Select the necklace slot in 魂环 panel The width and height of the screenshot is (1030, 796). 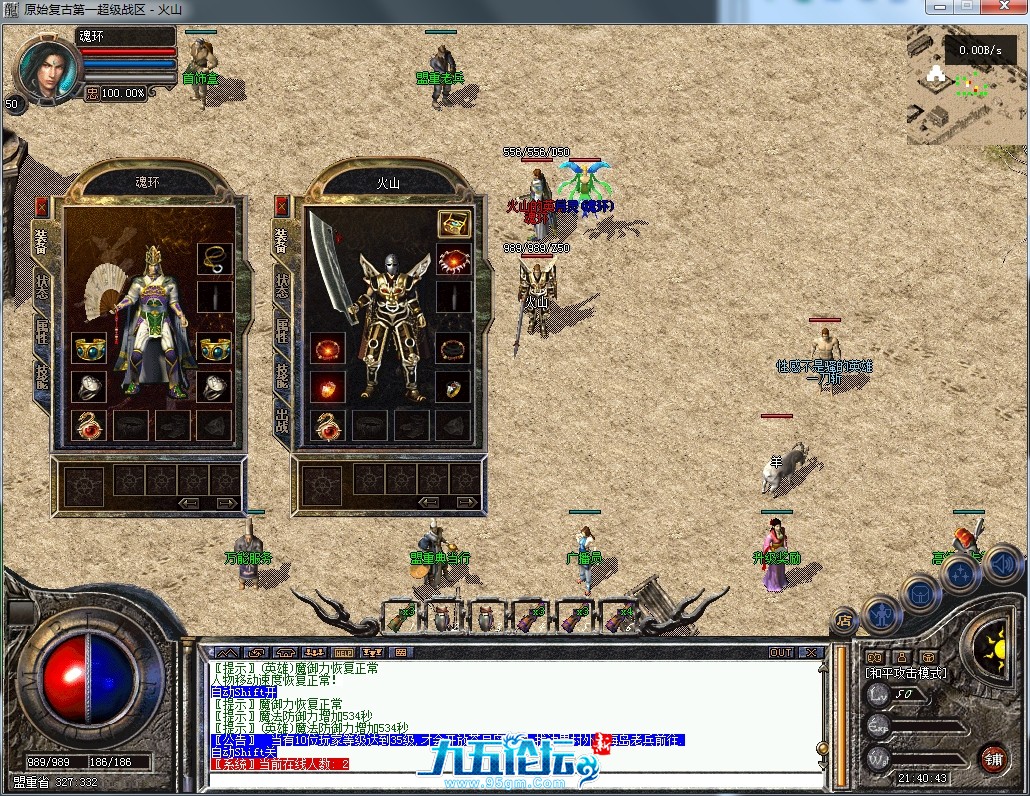214,259
